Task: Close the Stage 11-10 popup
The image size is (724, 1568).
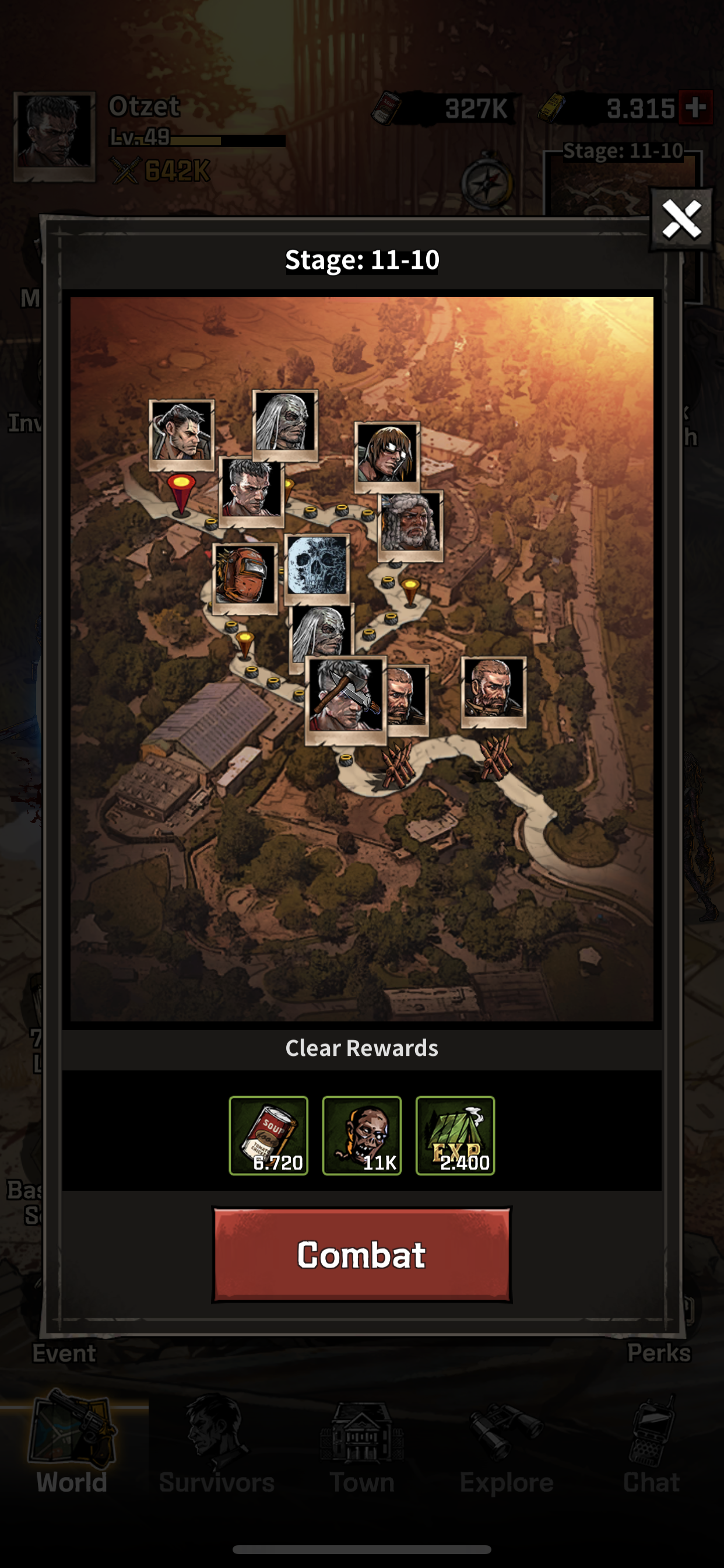Action: pos(681,220)
